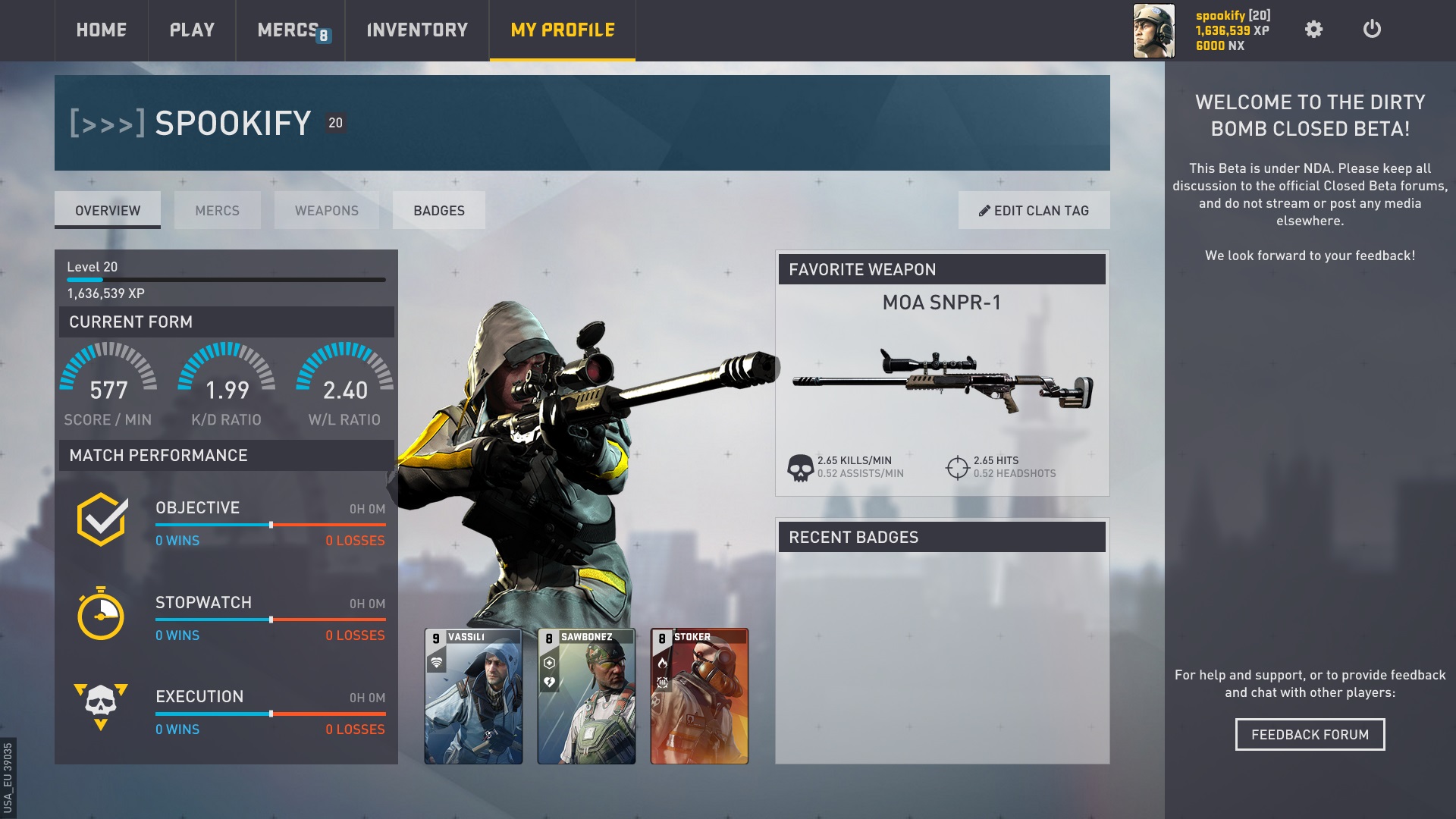
Task: View the Badges tab
Action: (x=439, y=210)
